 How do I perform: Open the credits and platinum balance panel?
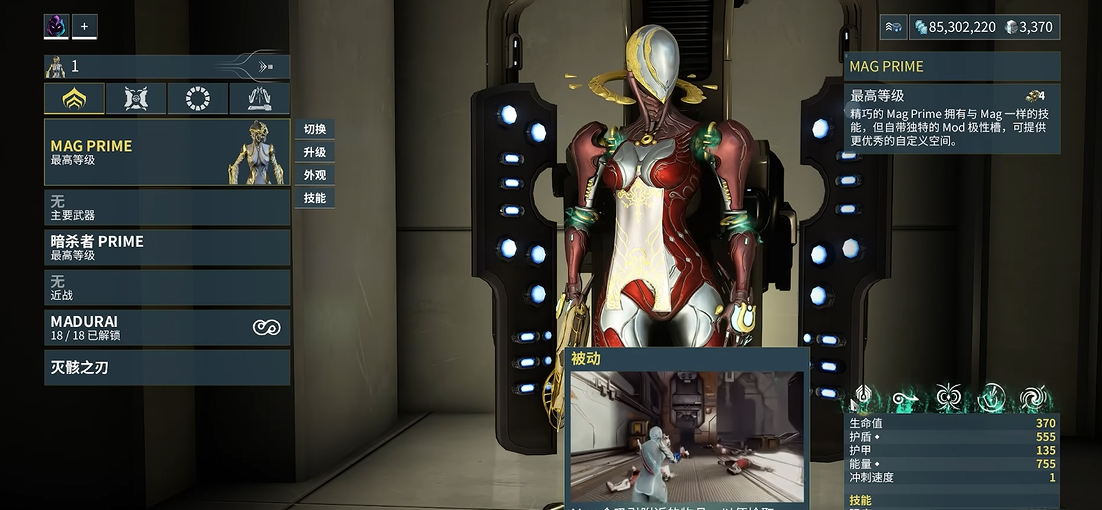(969, 27)
